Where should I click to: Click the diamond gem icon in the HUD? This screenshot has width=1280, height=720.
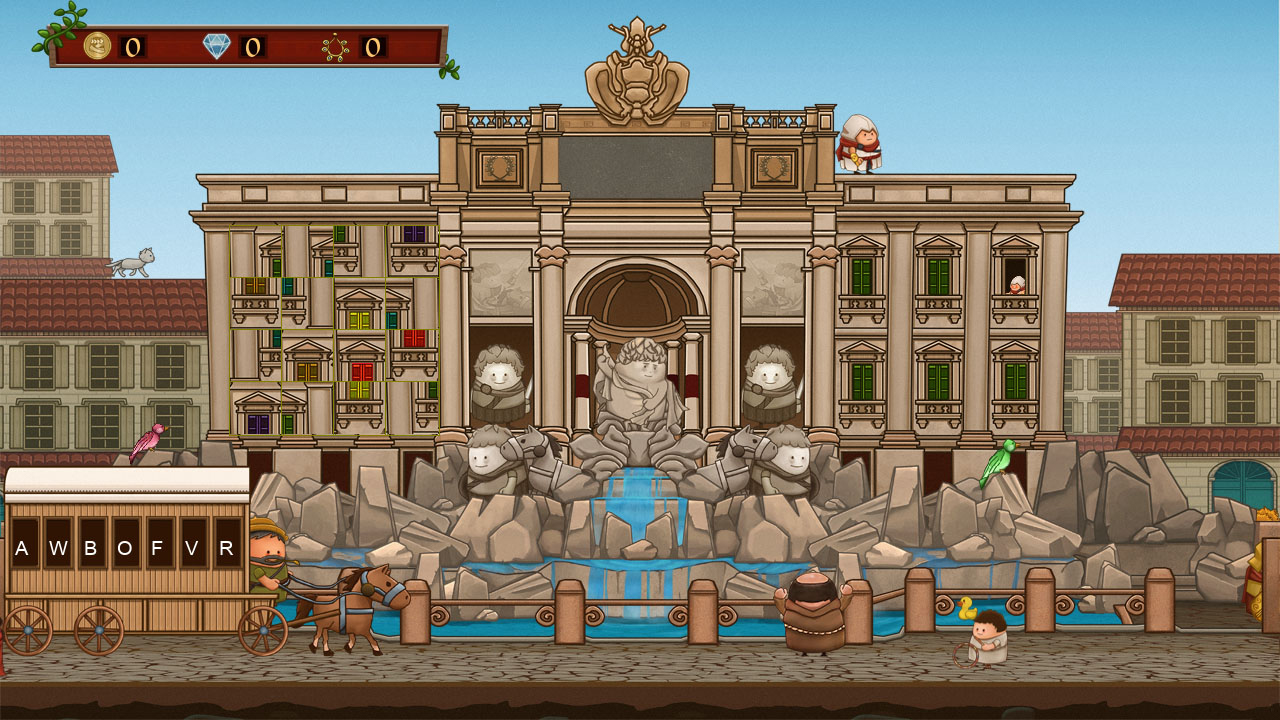[x=218, y=45]
